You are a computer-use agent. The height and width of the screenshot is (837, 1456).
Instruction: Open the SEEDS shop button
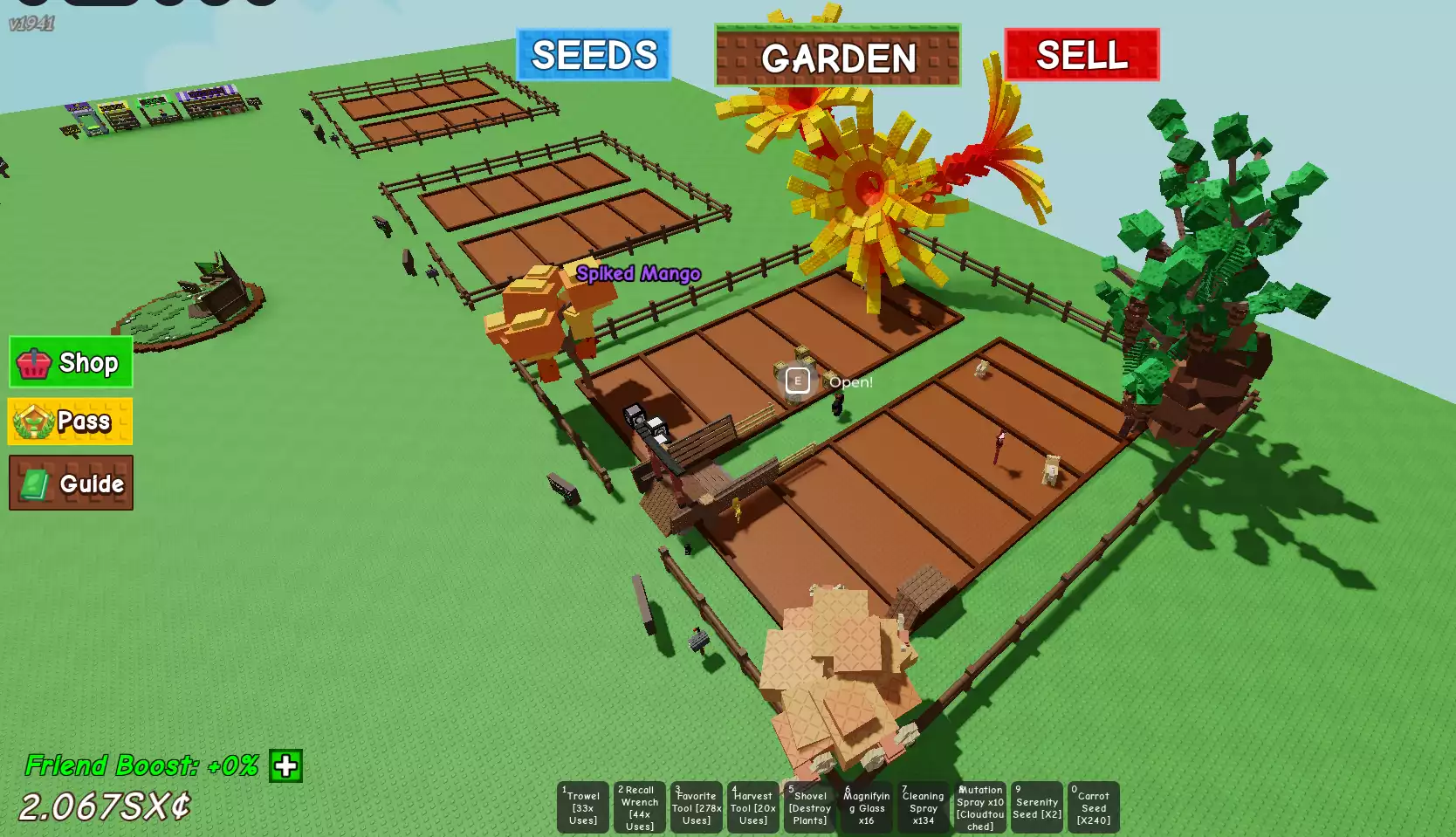tap(594, 55)
